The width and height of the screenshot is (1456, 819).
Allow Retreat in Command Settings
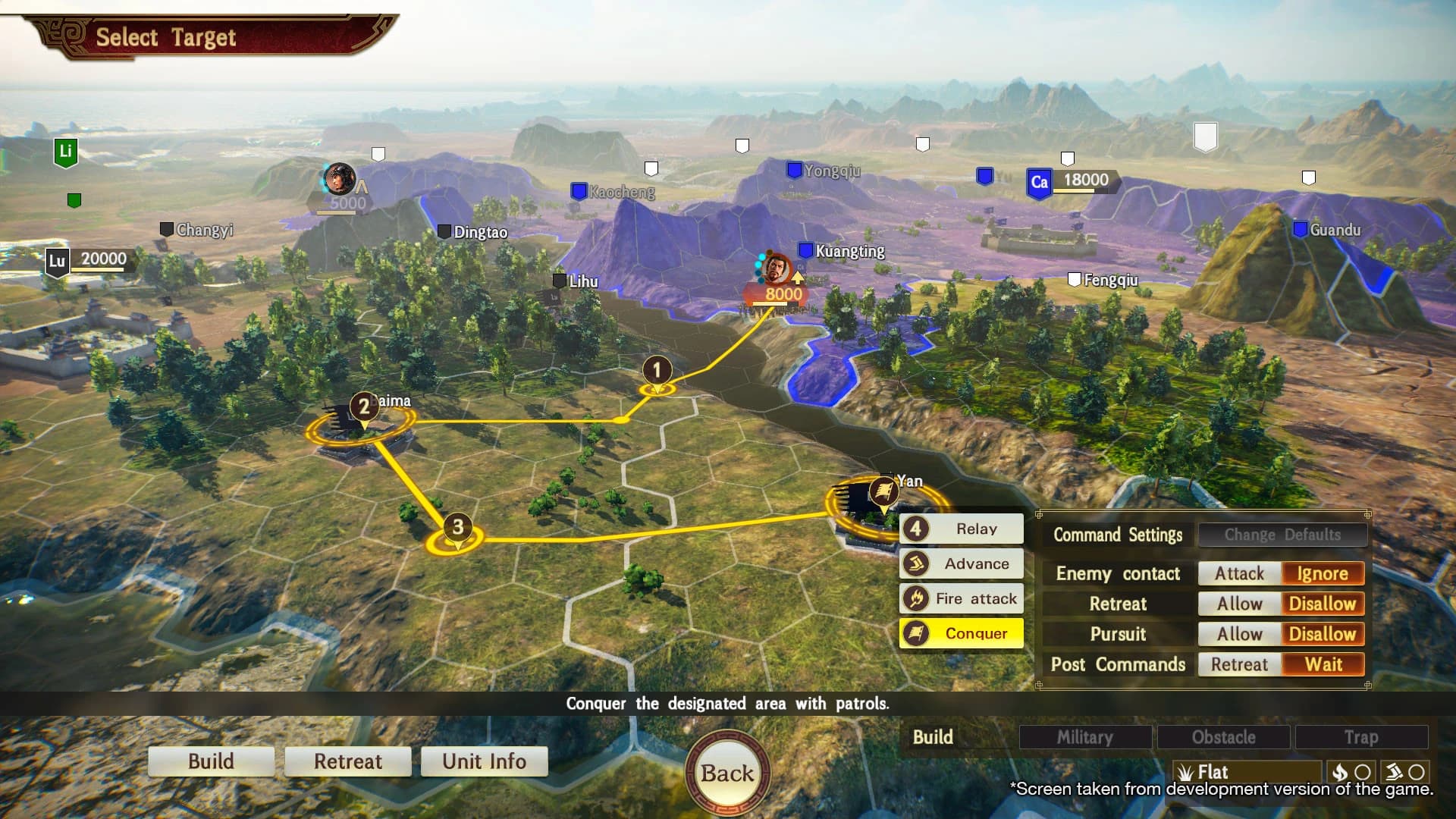pyautogui.click(x=1238, y=604)
